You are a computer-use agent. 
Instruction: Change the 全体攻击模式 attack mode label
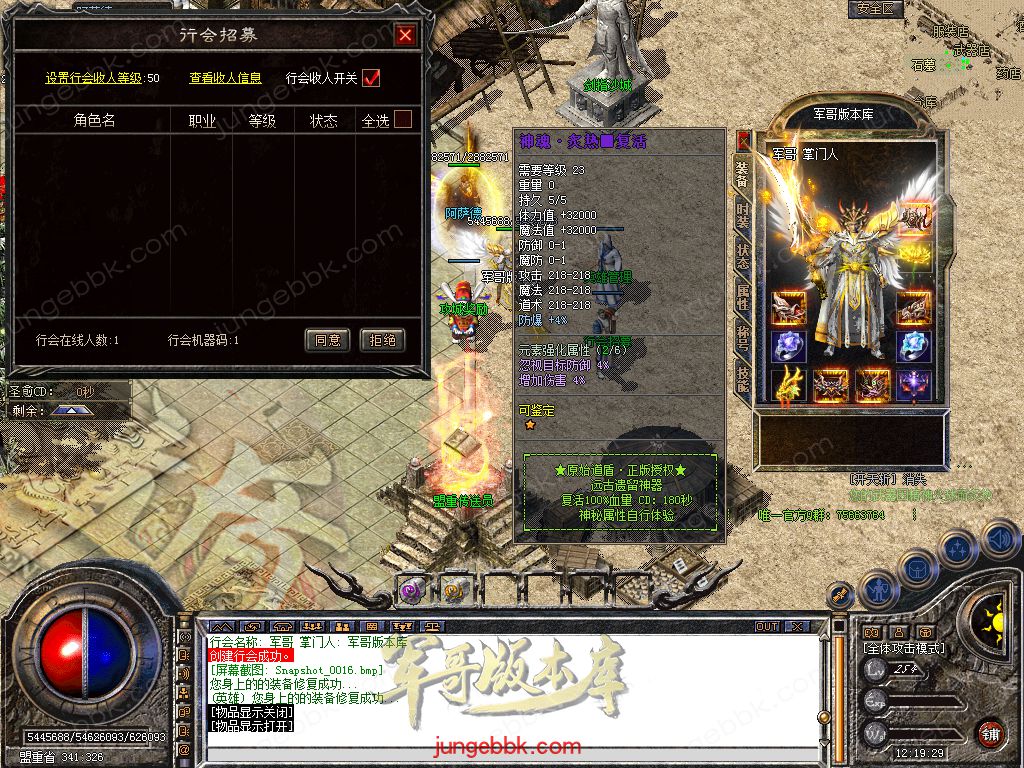pos(907,648)
